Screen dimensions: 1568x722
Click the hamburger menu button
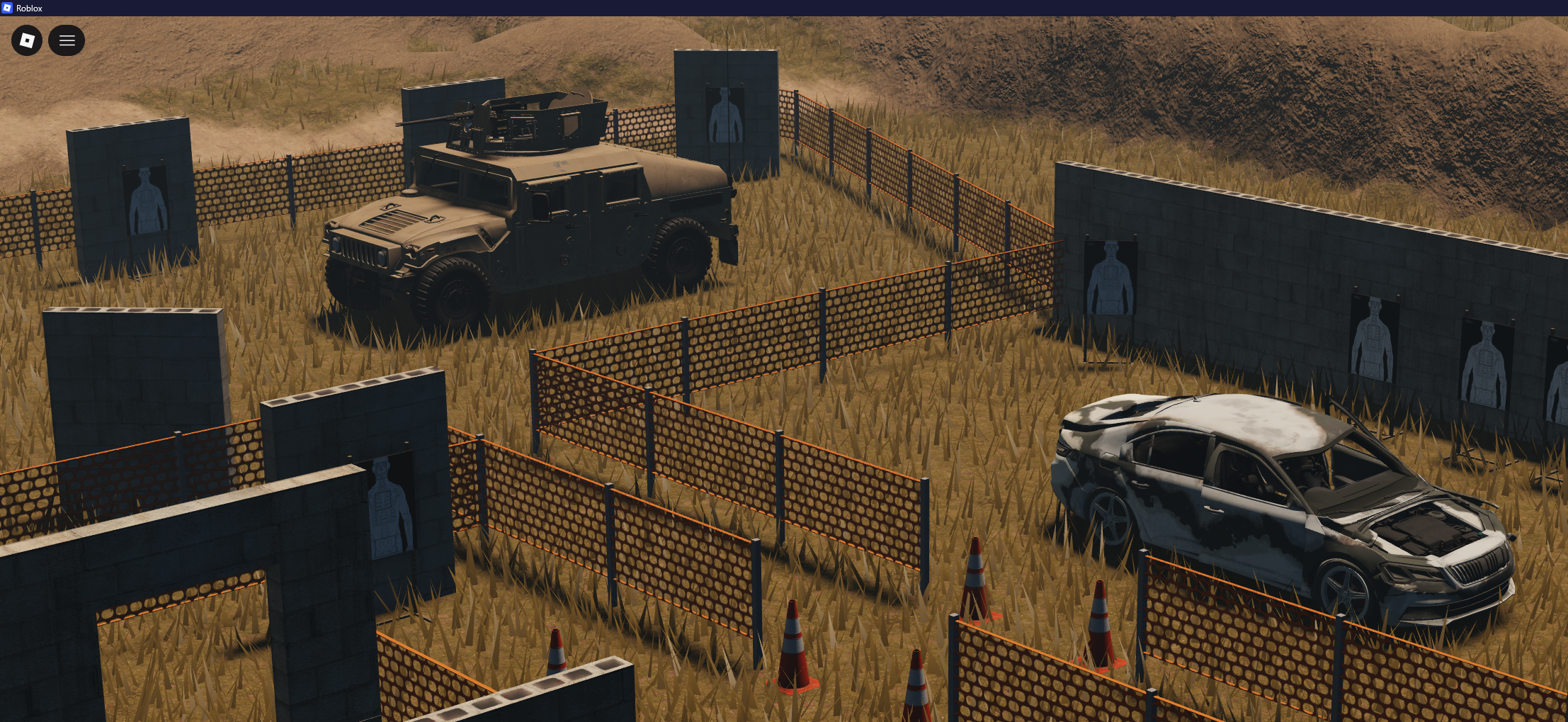tap(67, 40)
